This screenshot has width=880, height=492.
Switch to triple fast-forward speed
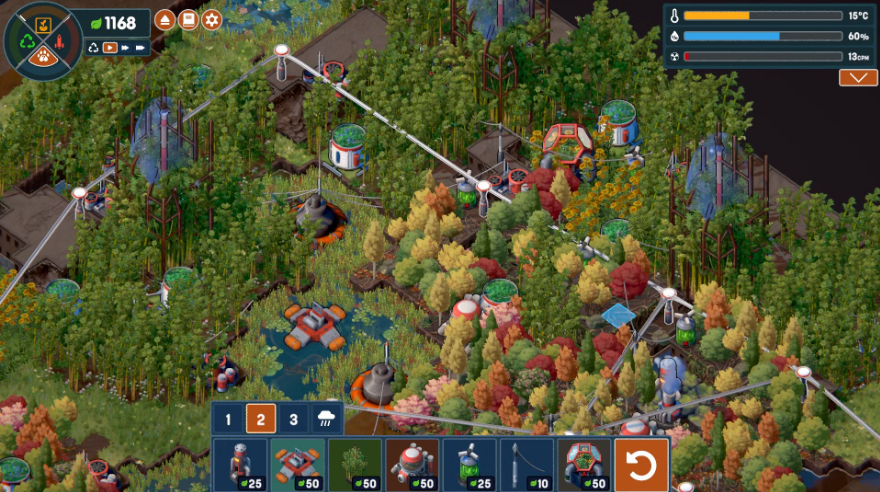point(142,47)
